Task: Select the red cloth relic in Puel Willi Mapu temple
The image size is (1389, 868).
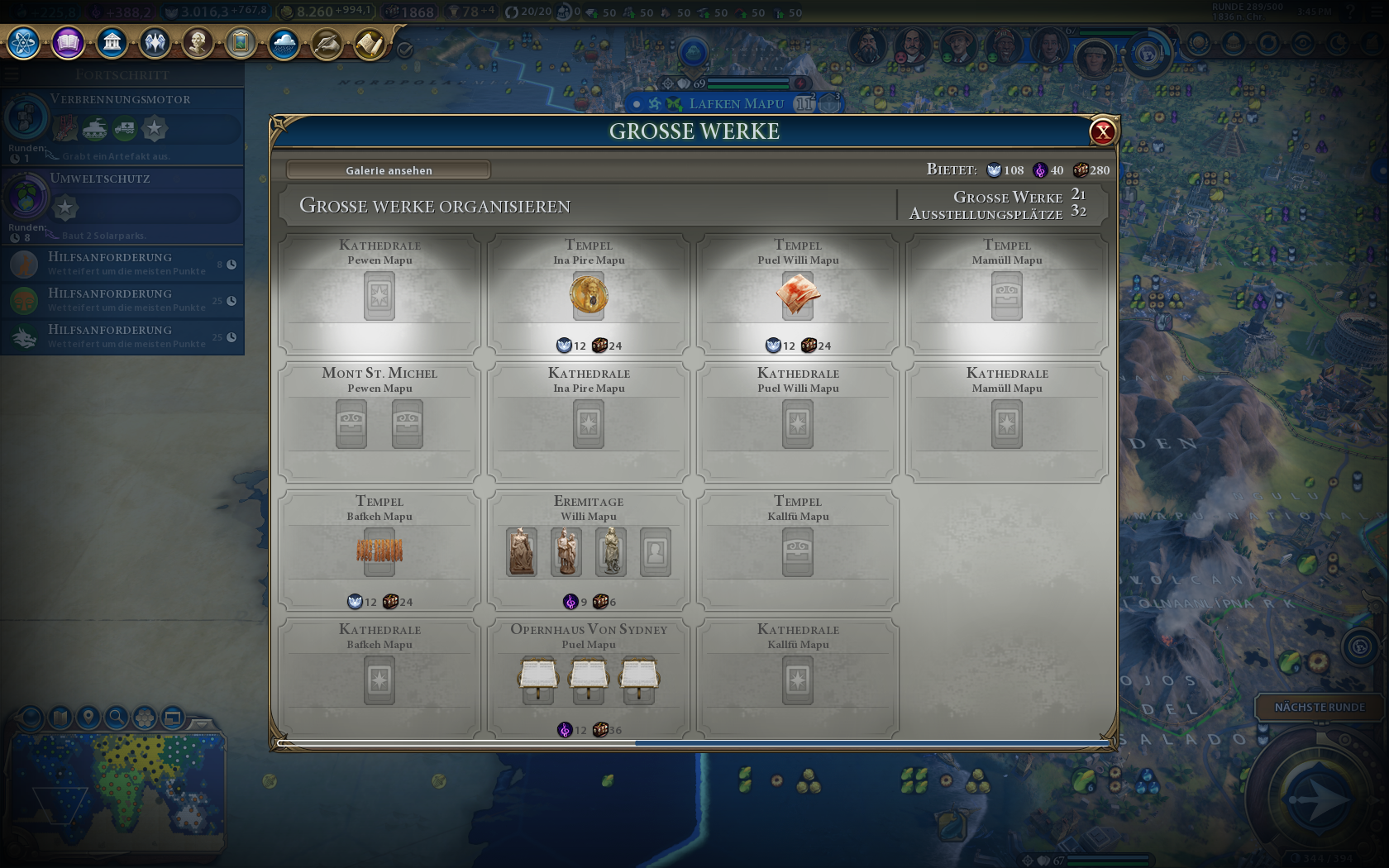Action: coord(798,295)
